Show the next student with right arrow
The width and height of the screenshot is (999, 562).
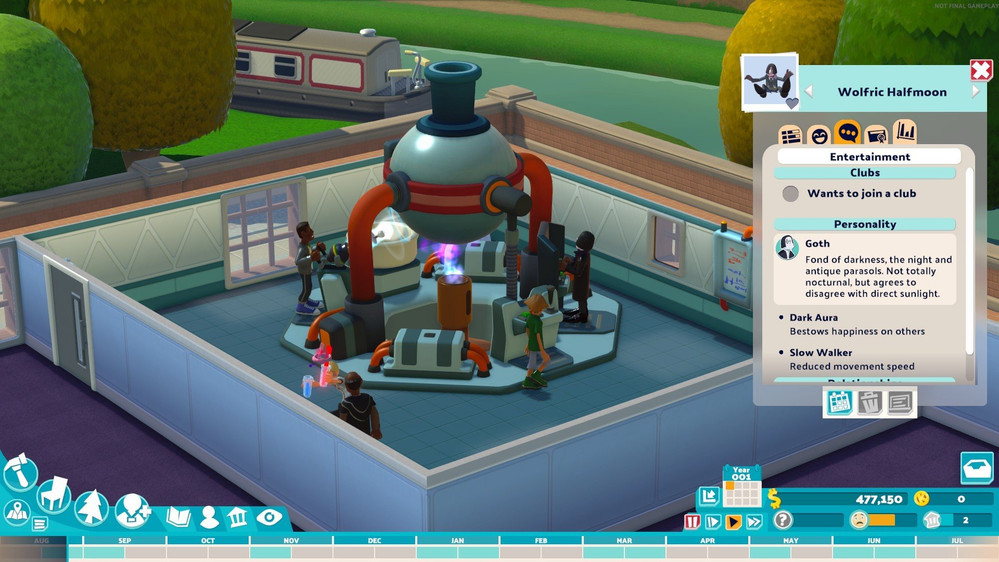tap(976, 92)
